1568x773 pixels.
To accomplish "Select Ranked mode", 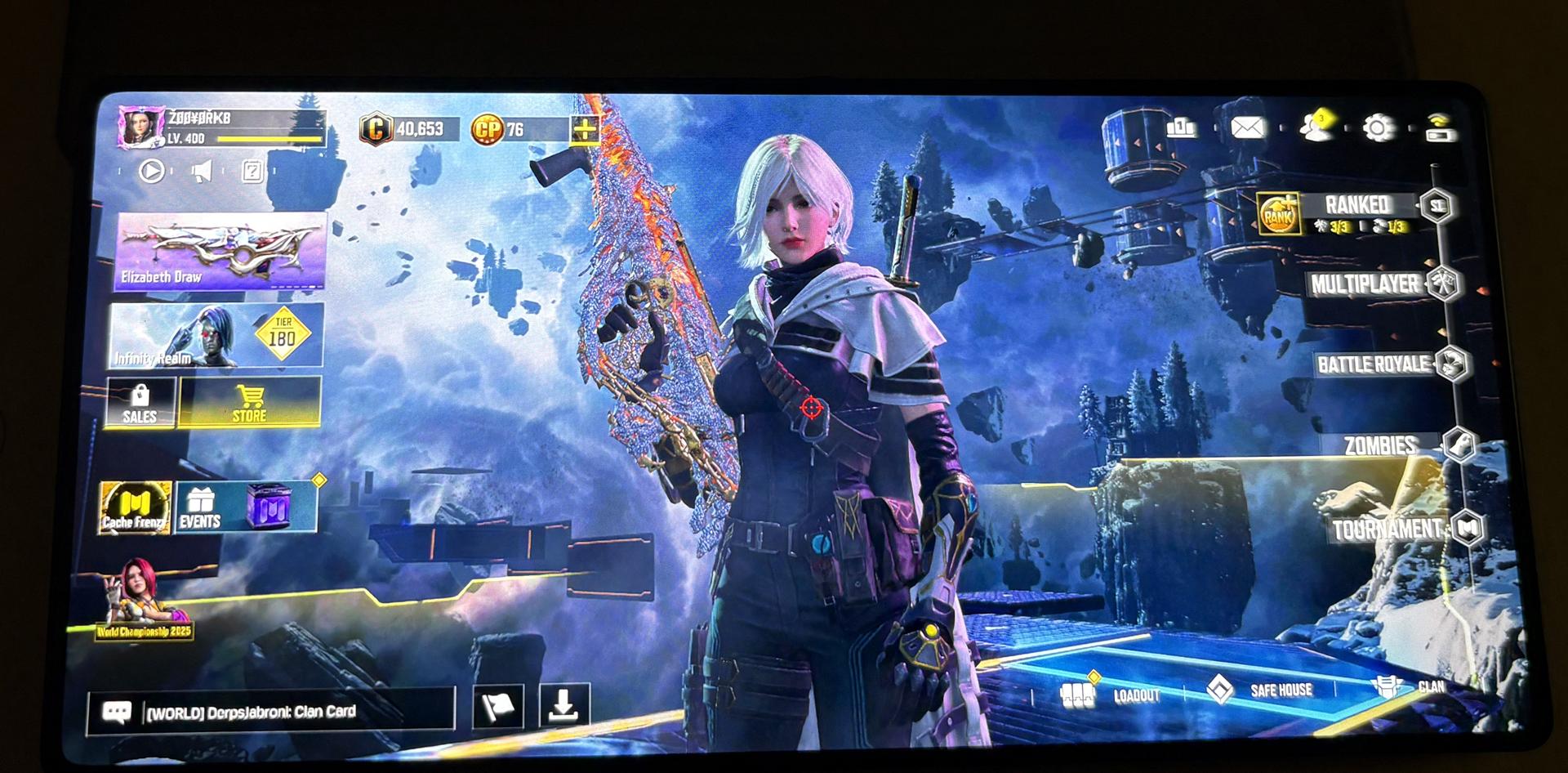I will (1355, 209).
